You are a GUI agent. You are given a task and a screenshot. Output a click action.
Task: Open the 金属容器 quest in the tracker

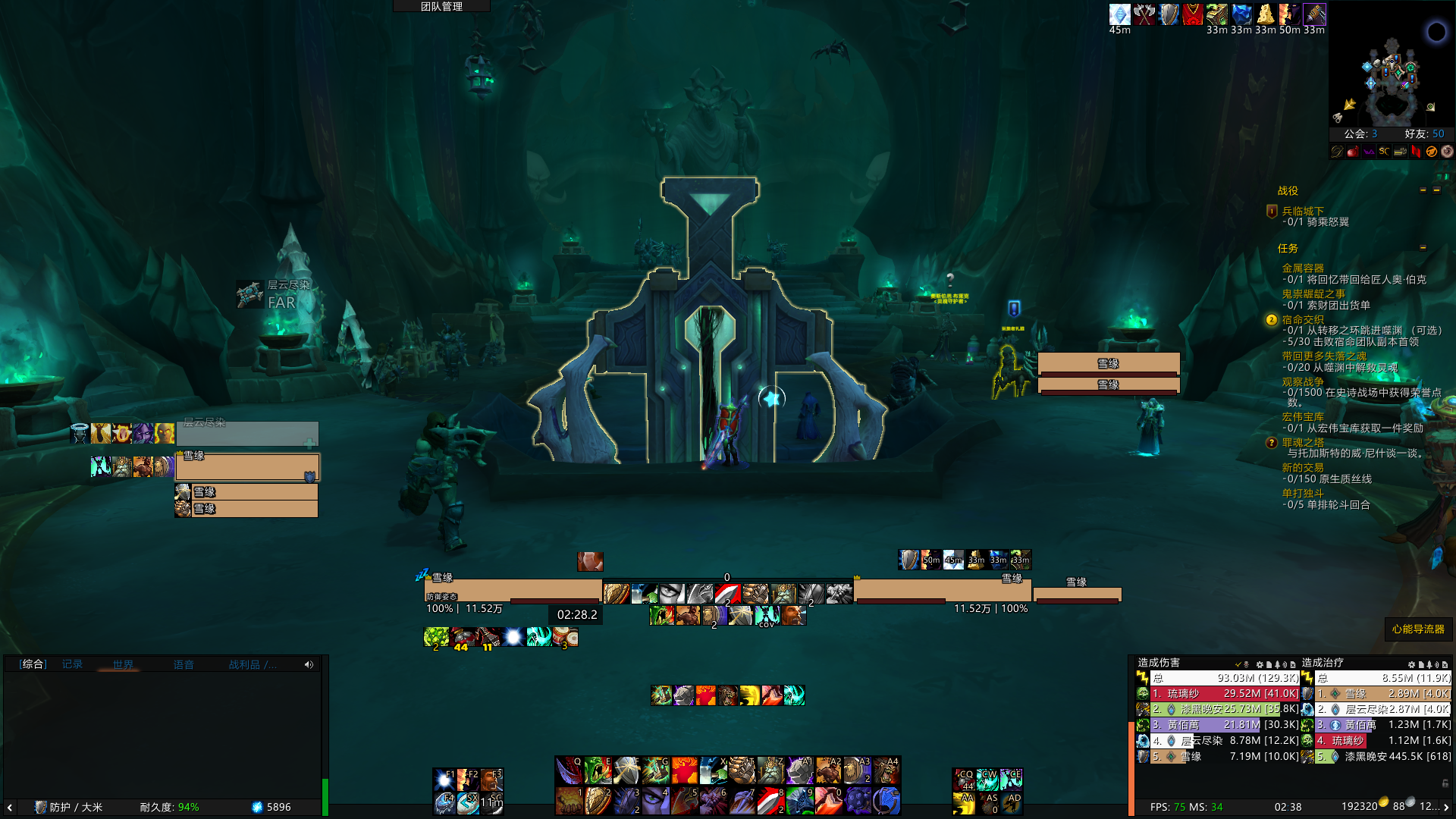pos(1303,268)
